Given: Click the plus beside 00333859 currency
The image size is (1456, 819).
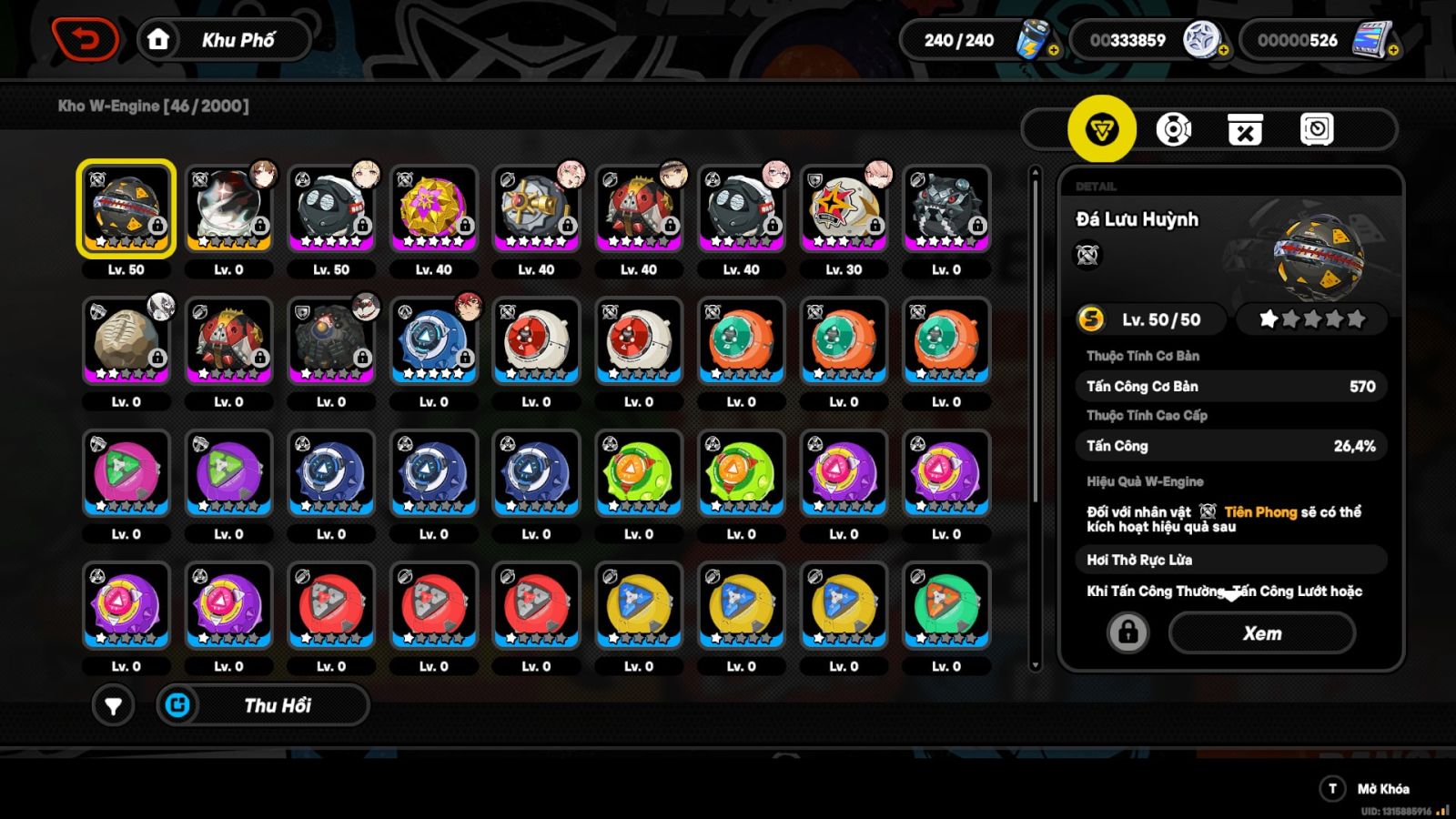Looking at the screenshot, I should pos(1225,50).
